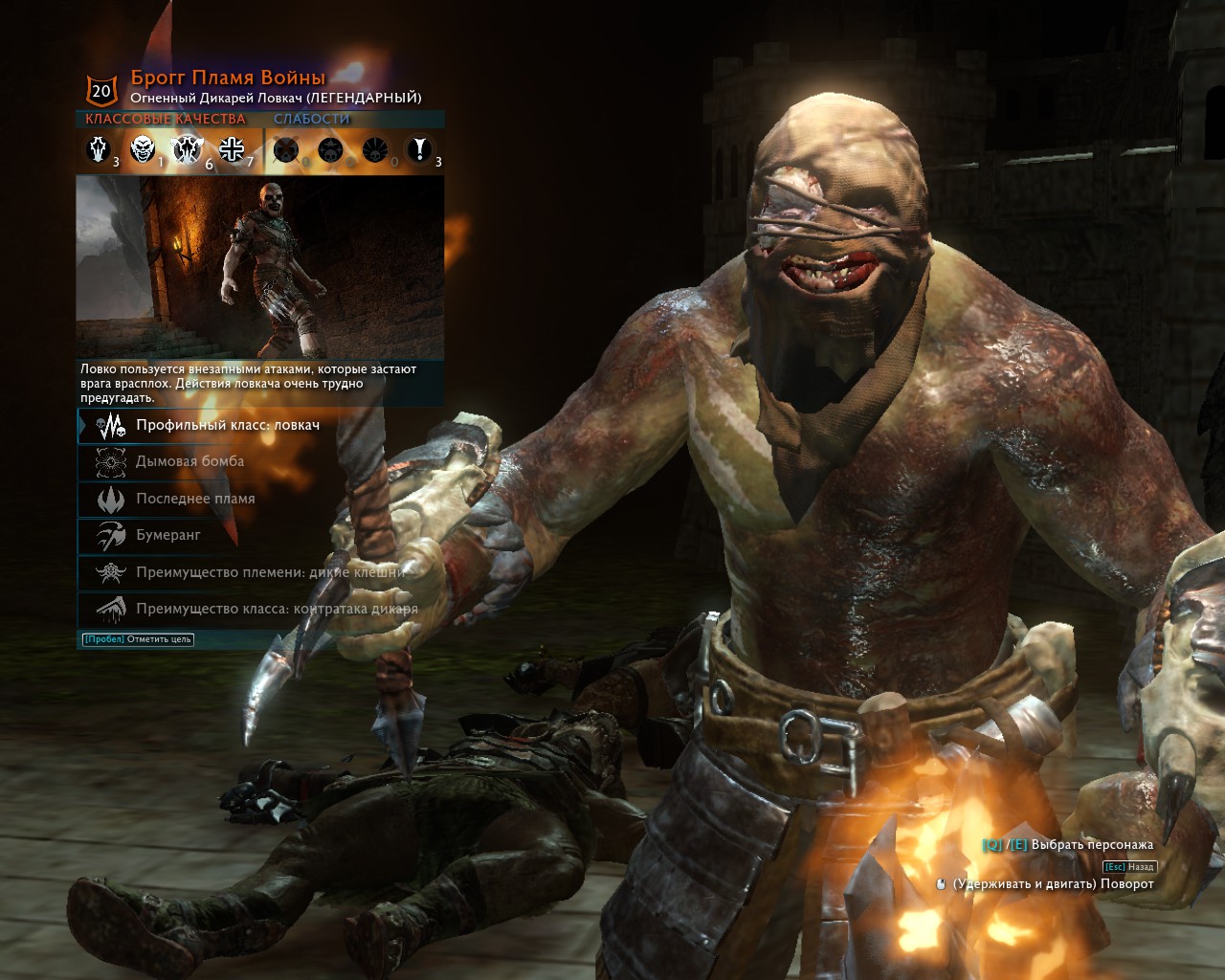Select the crossed-axes strength icon with 6
This screenshot has width=1225, height=980.
click(187, 149)
